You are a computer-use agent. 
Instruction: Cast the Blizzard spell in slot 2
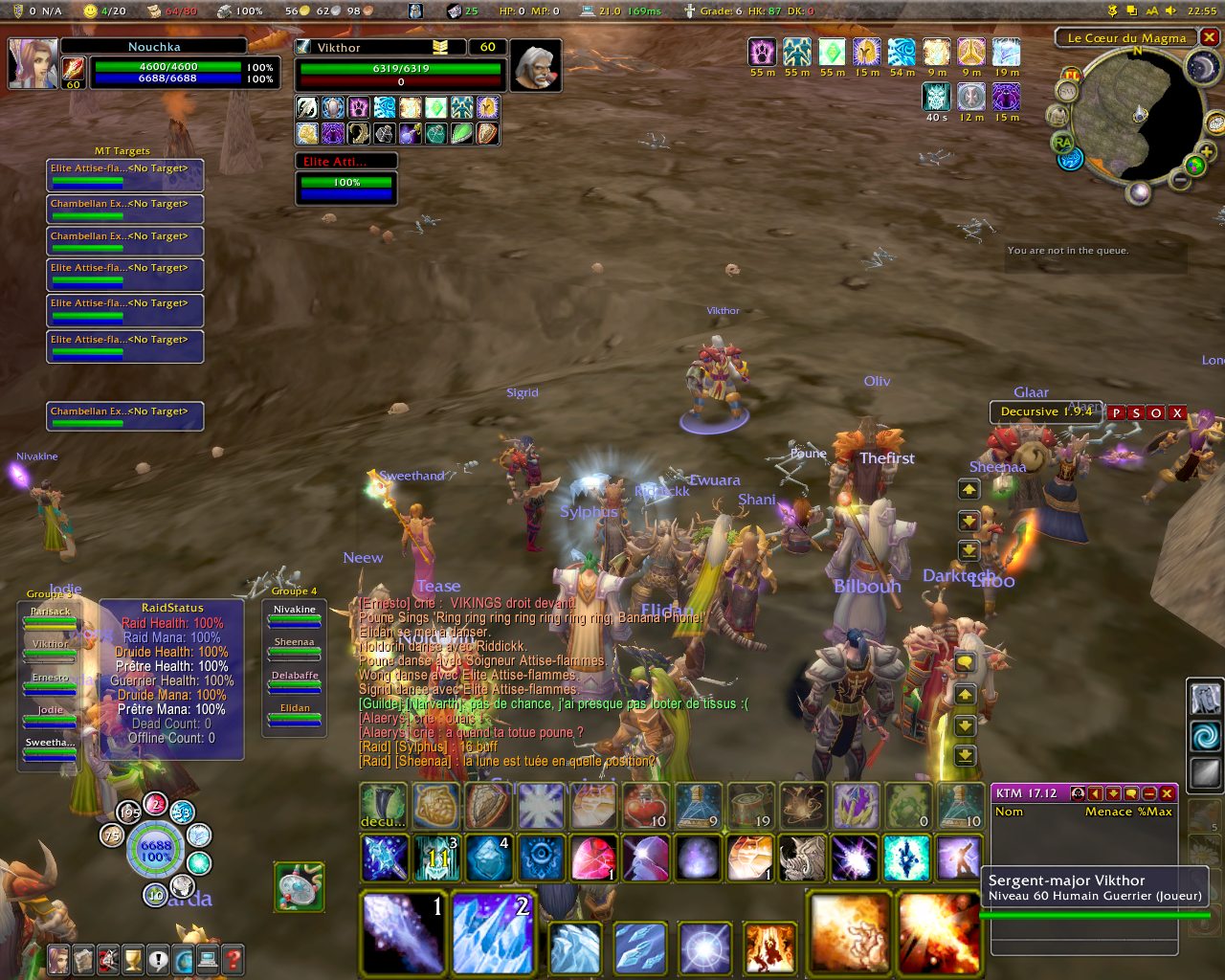491,932
